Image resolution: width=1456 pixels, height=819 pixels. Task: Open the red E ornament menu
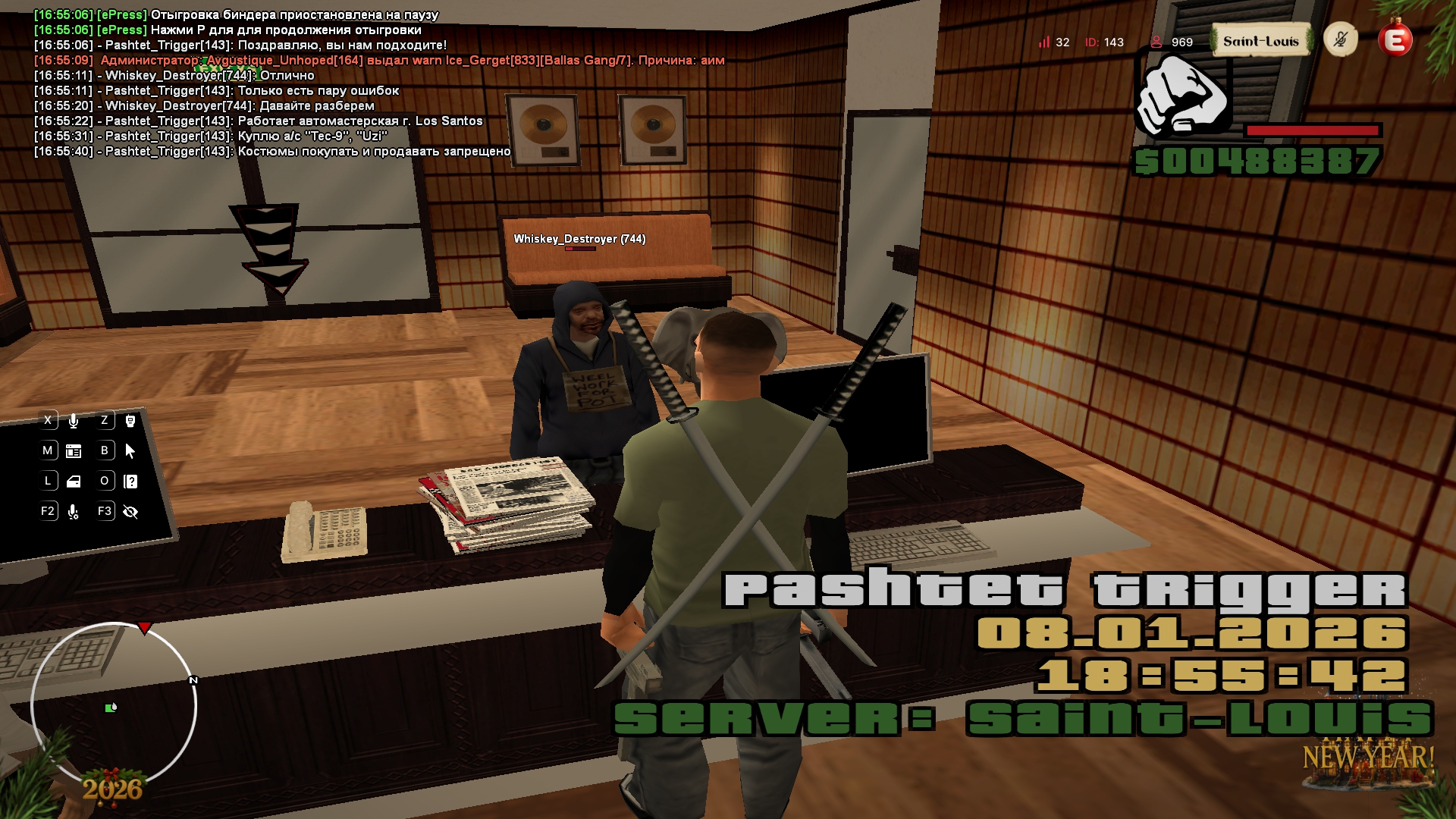coord(1395,40)
